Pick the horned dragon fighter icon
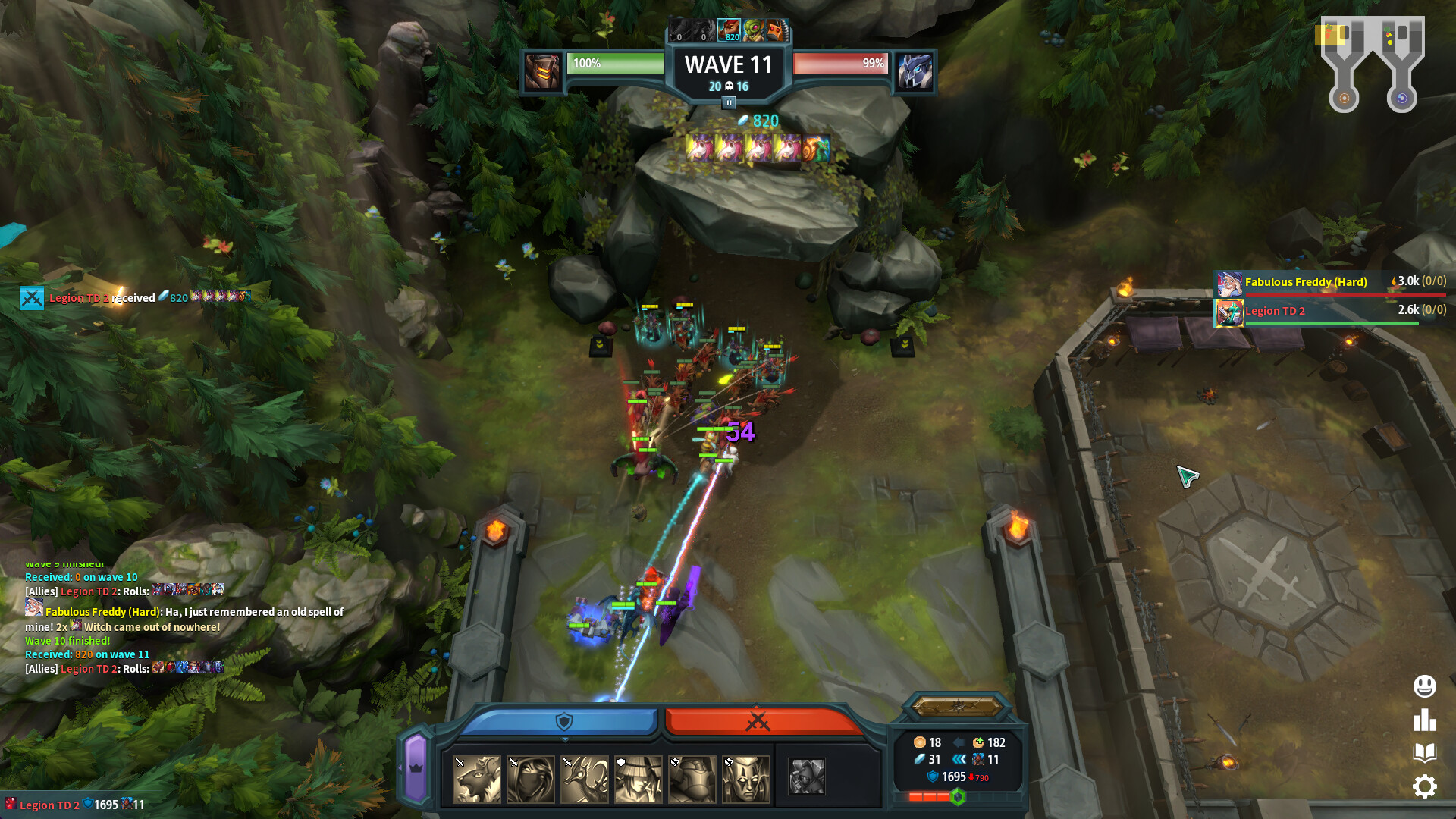The width and height of the screenshot is (1456, 819). point(585,779)
